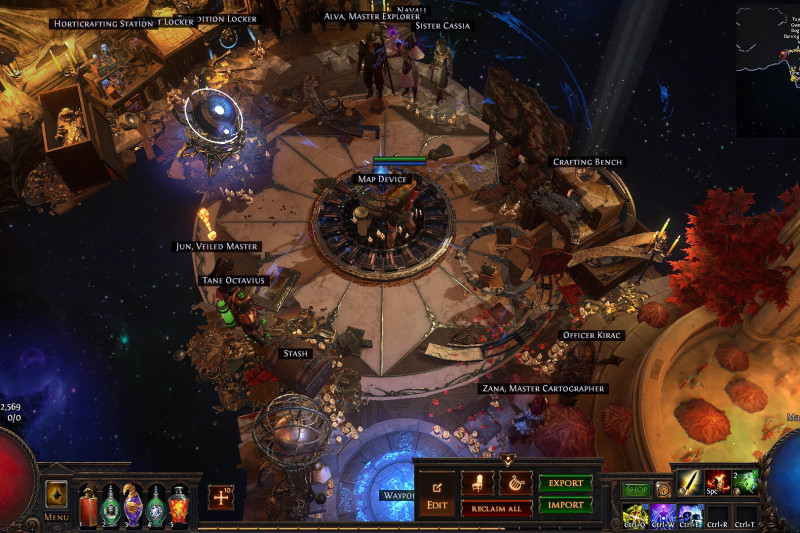Open the Menu button

[x=56, y=499]
